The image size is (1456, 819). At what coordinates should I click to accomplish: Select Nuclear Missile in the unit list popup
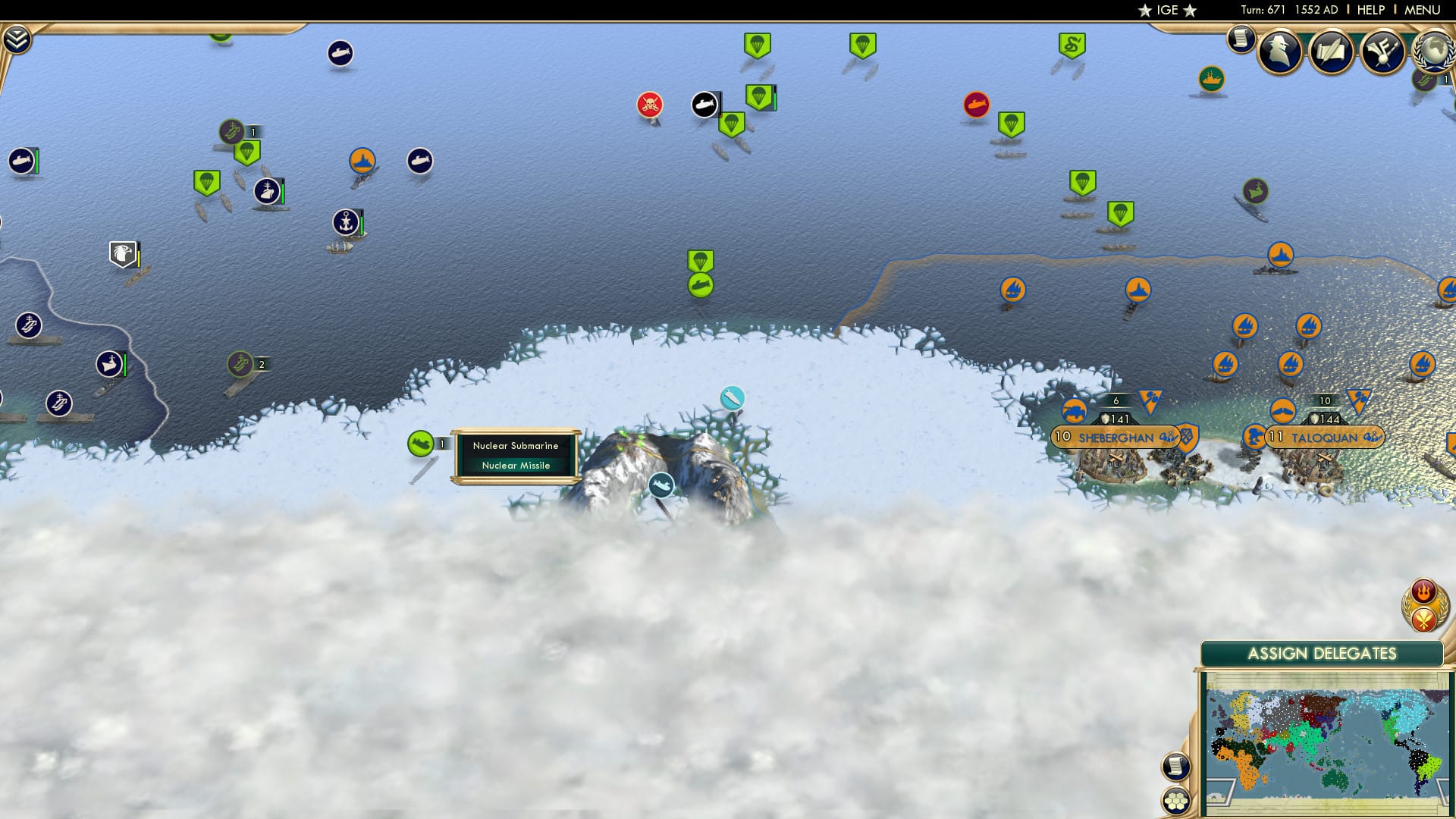516,465
